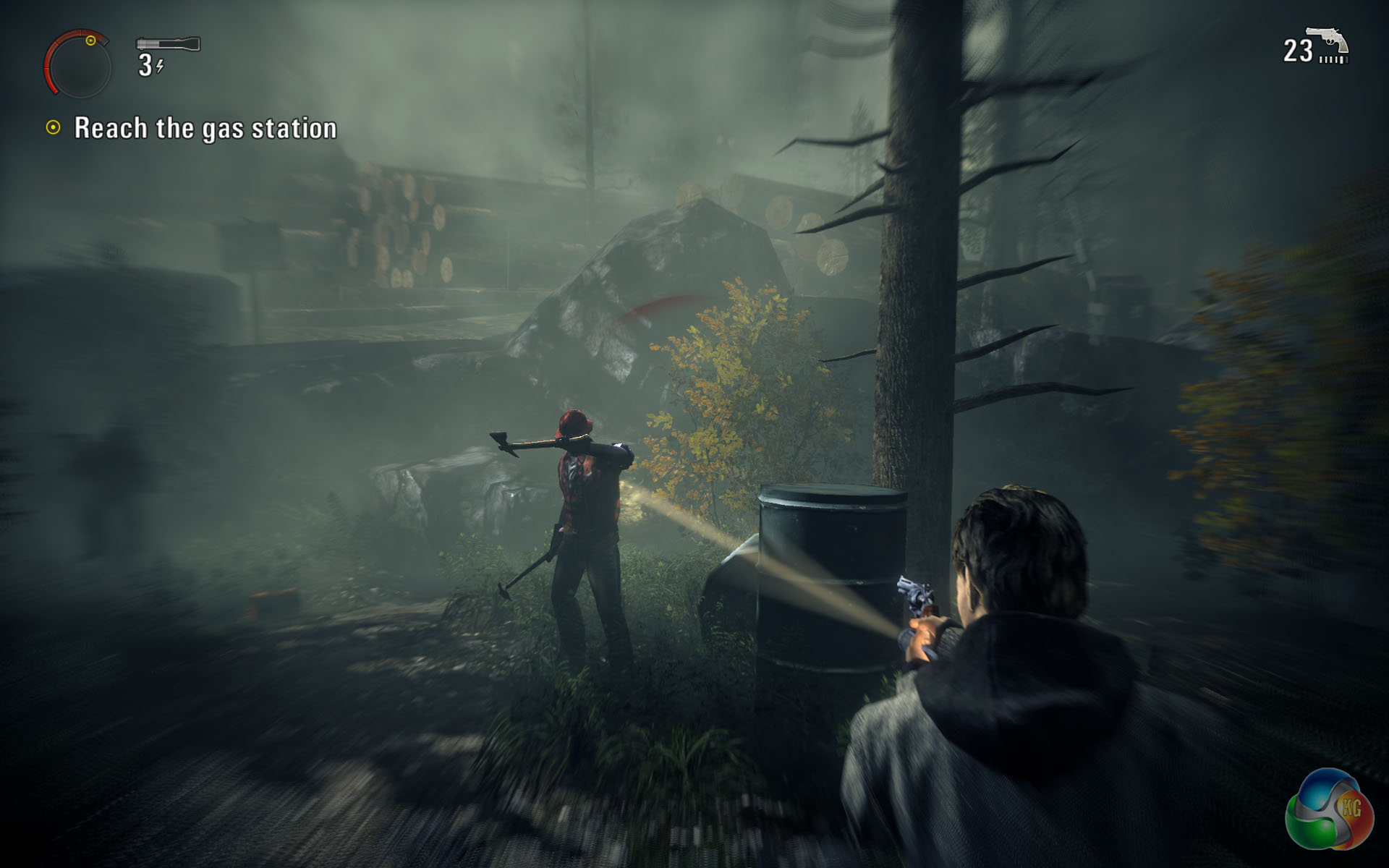Click the circular compass radar
Viewport: 1389px width, 868px height.
point(78,65)
